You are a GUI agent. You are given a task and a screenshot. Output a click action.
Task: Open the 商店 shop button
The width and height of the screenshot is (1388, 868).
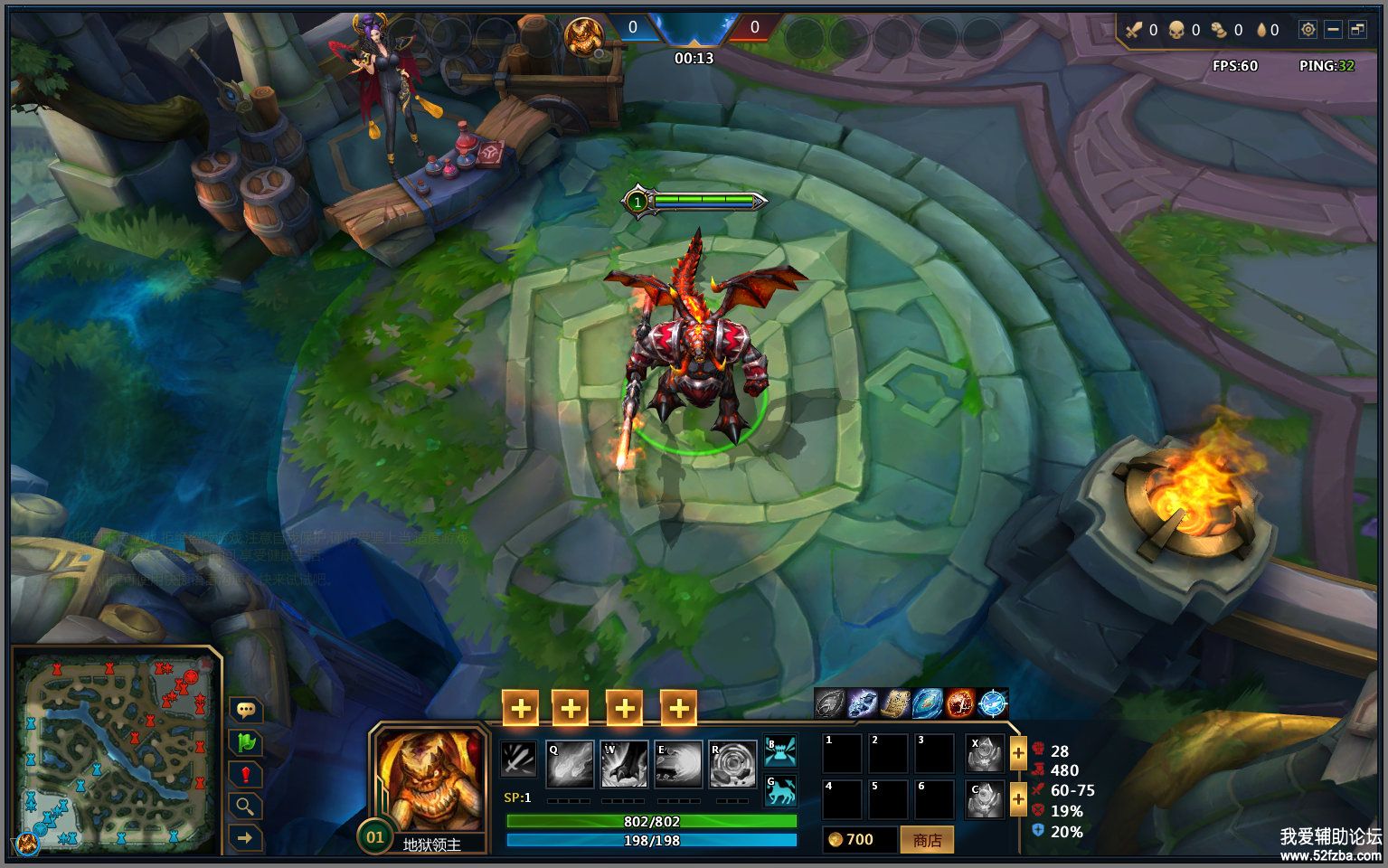pos(927,840)
